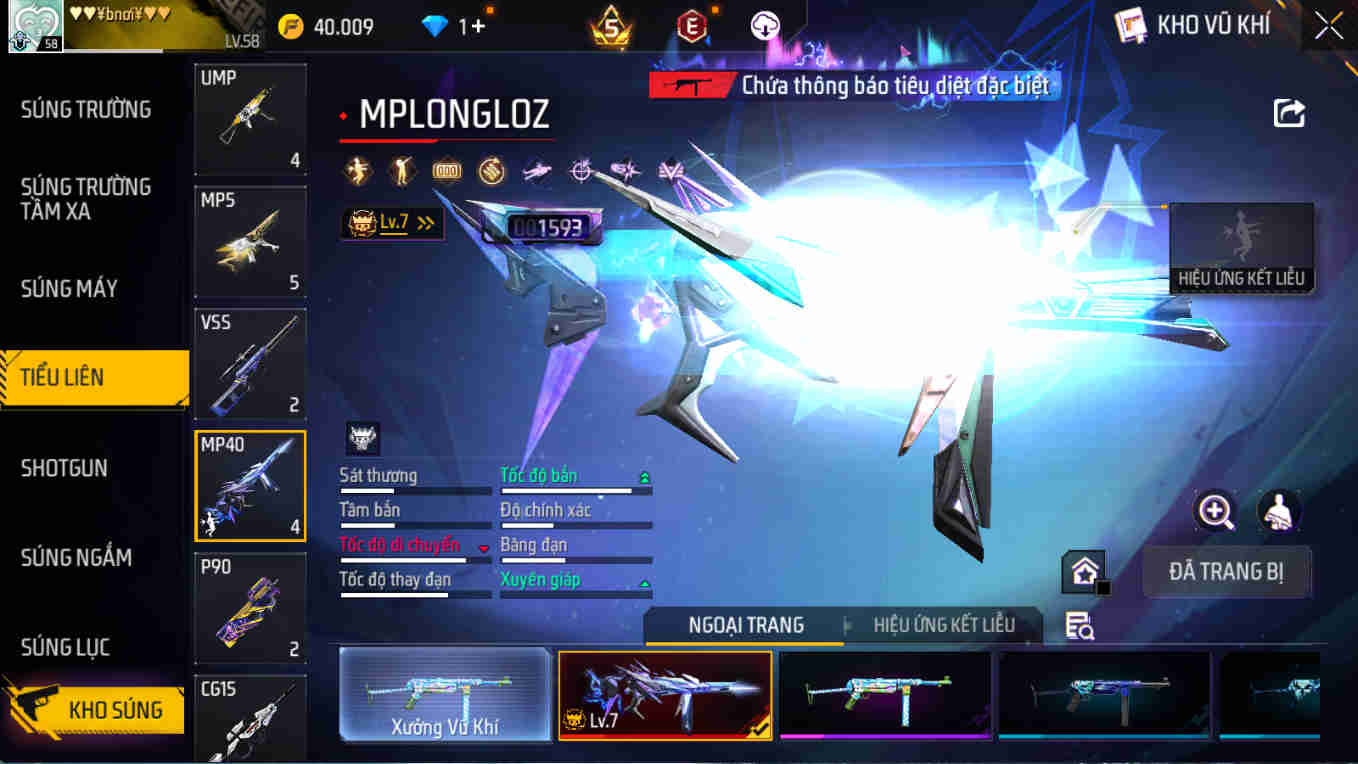Click the diamond balance 1+ display
Screen dimensions: 1358x764
pos(453,24)
